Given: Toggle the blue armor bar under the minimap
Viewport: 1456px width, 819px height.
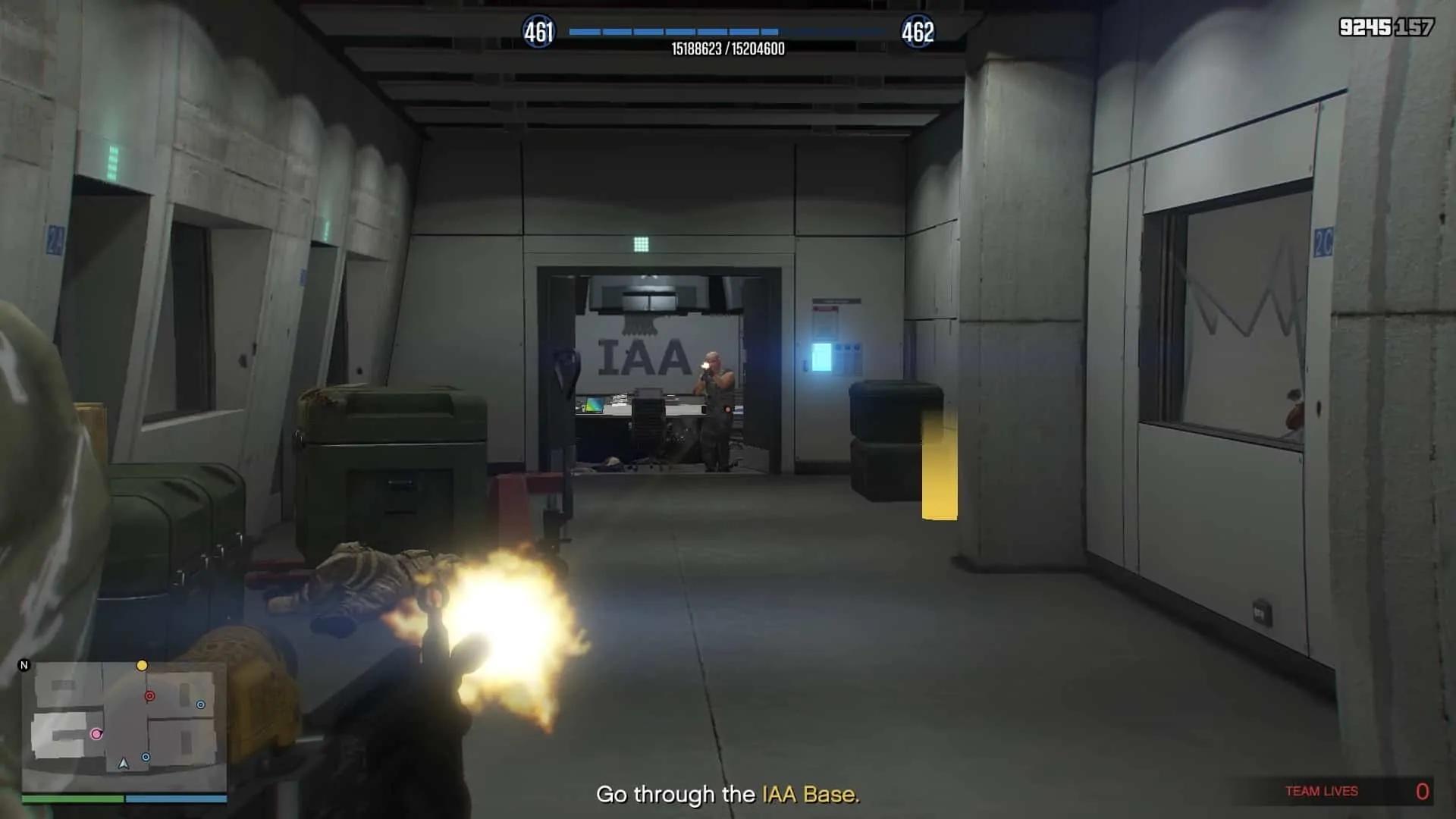Looking at the screenshot, I should tap(174, 799).
